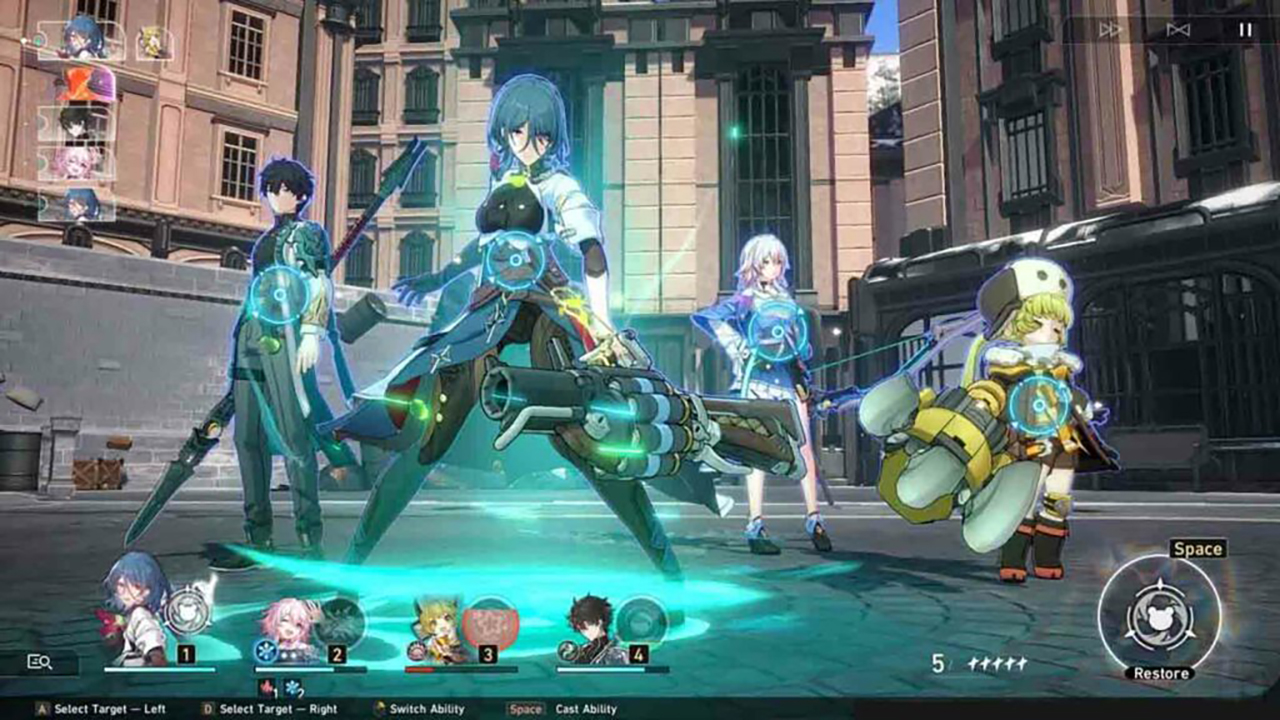
Task: Click Hook's small portrait in the turn order
Action: point(154,42)
